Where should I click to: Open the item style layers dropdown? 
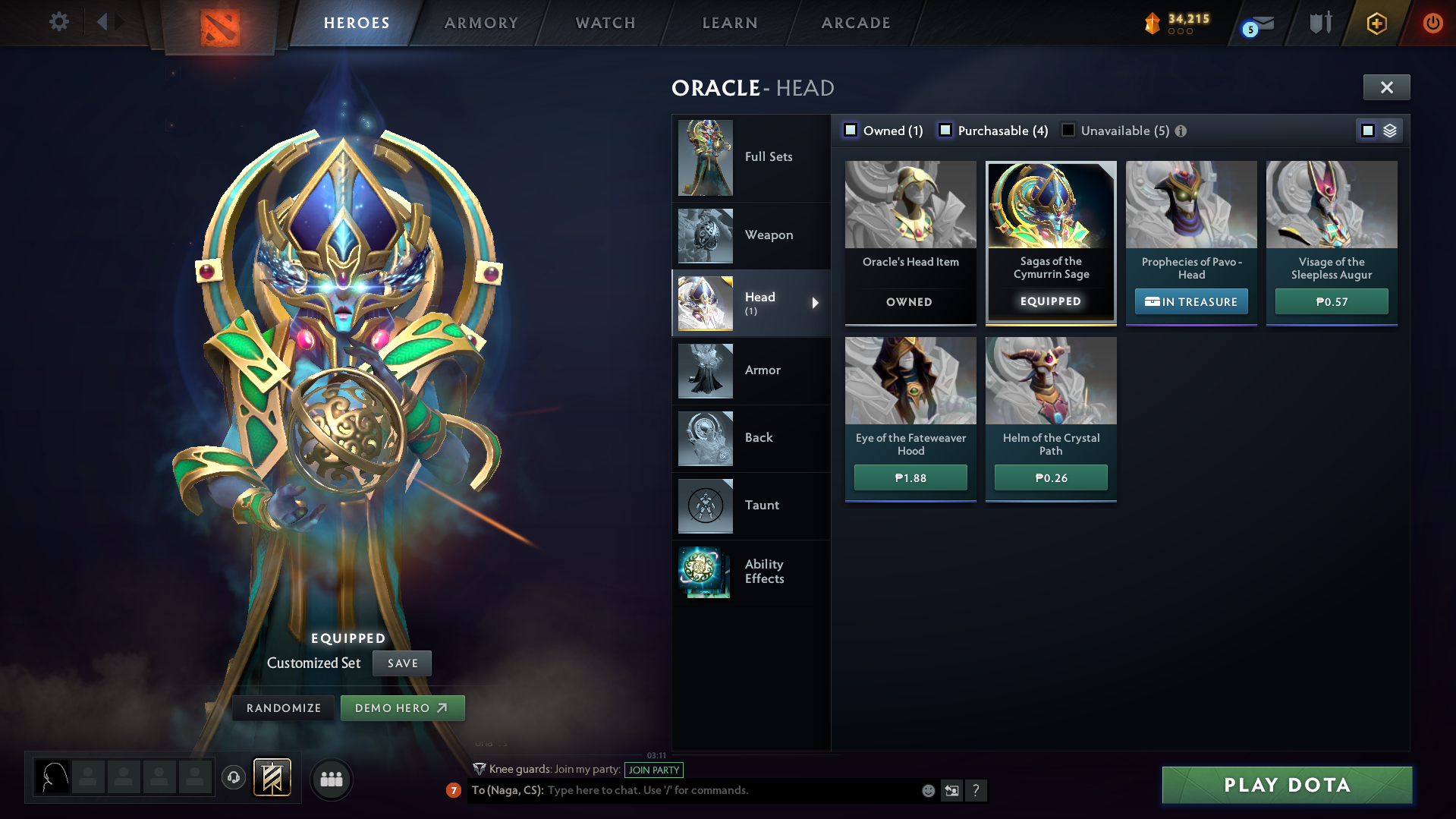(1390, 130)
